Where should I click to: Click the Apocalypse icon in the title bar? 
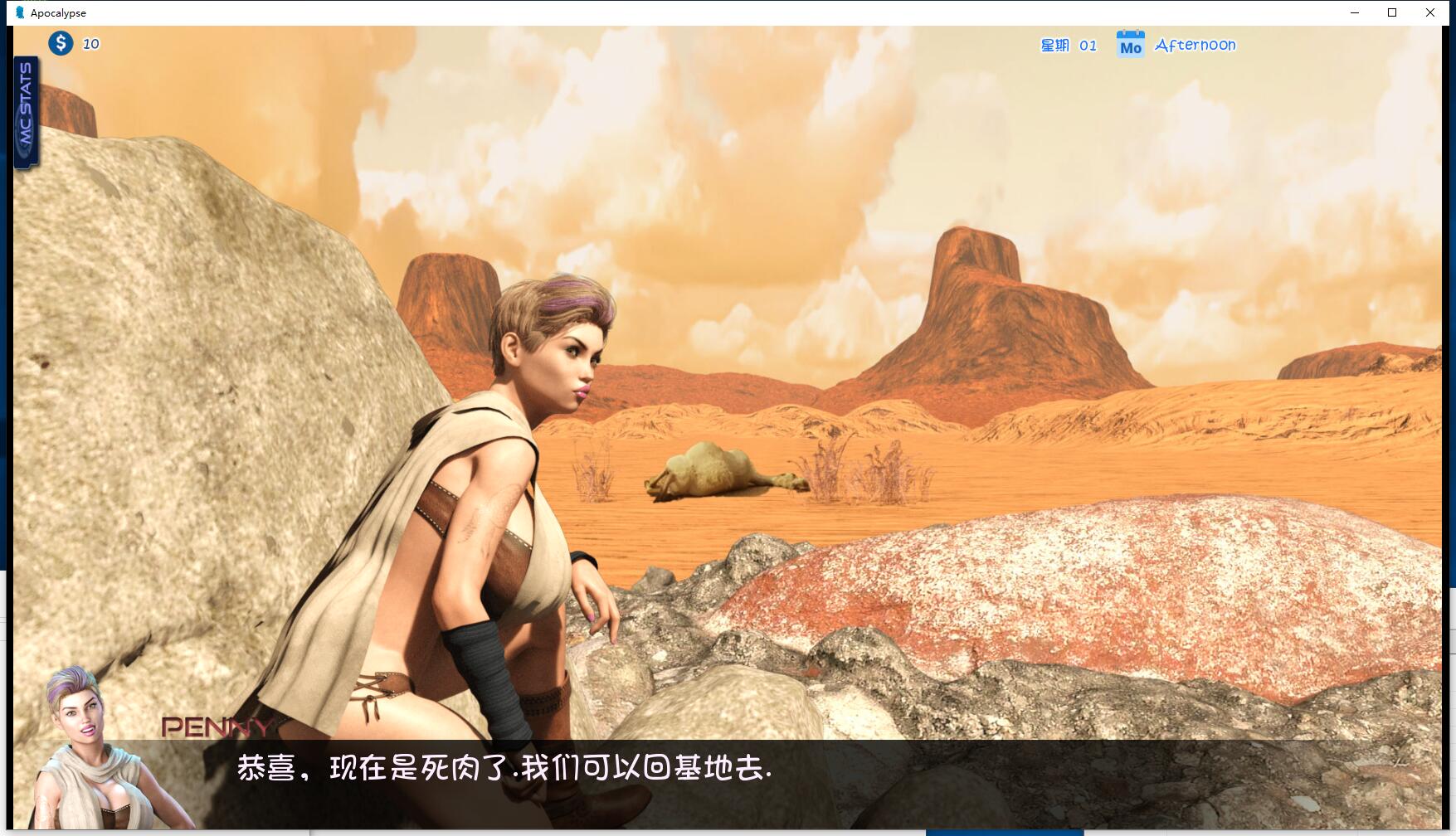point(19,12)
